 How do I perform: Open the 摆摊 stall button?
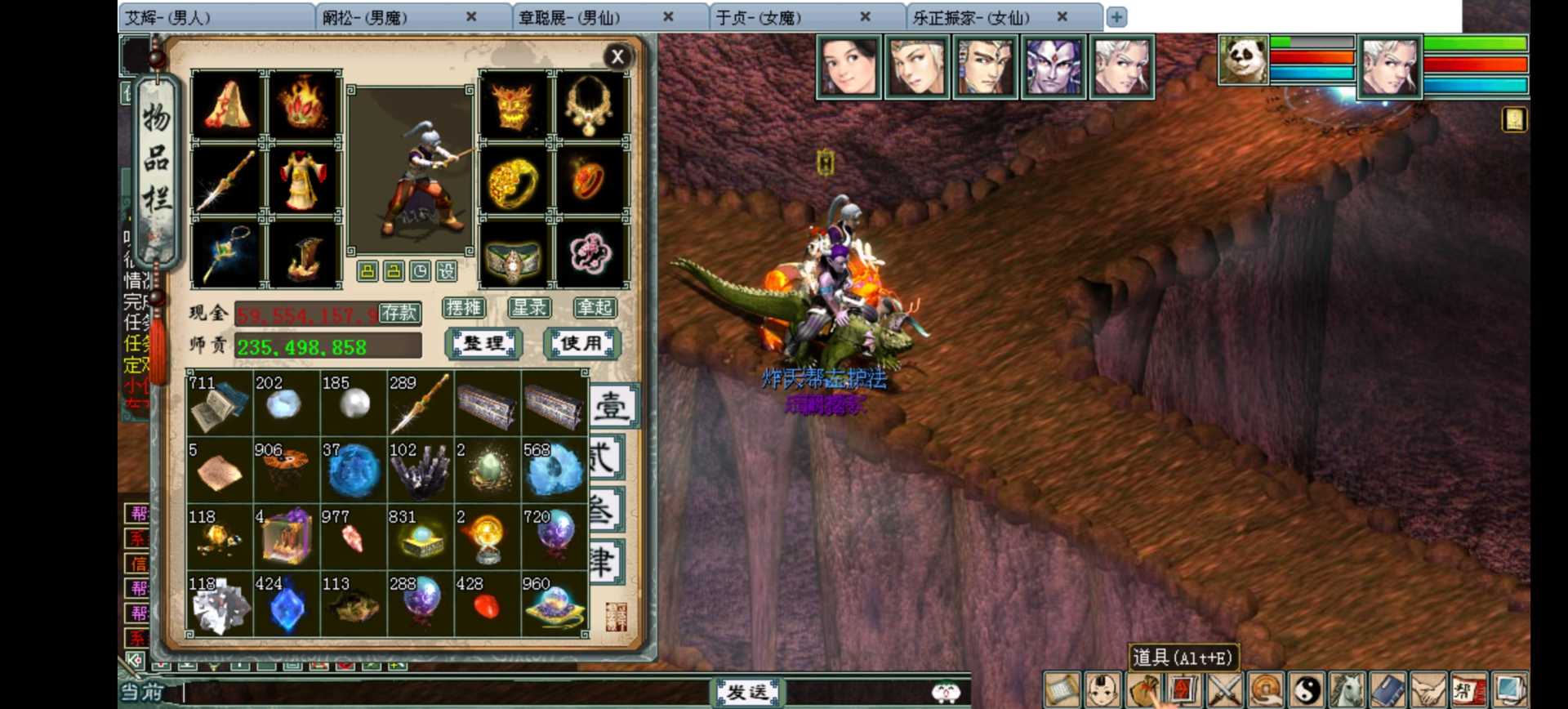point(464,308)
